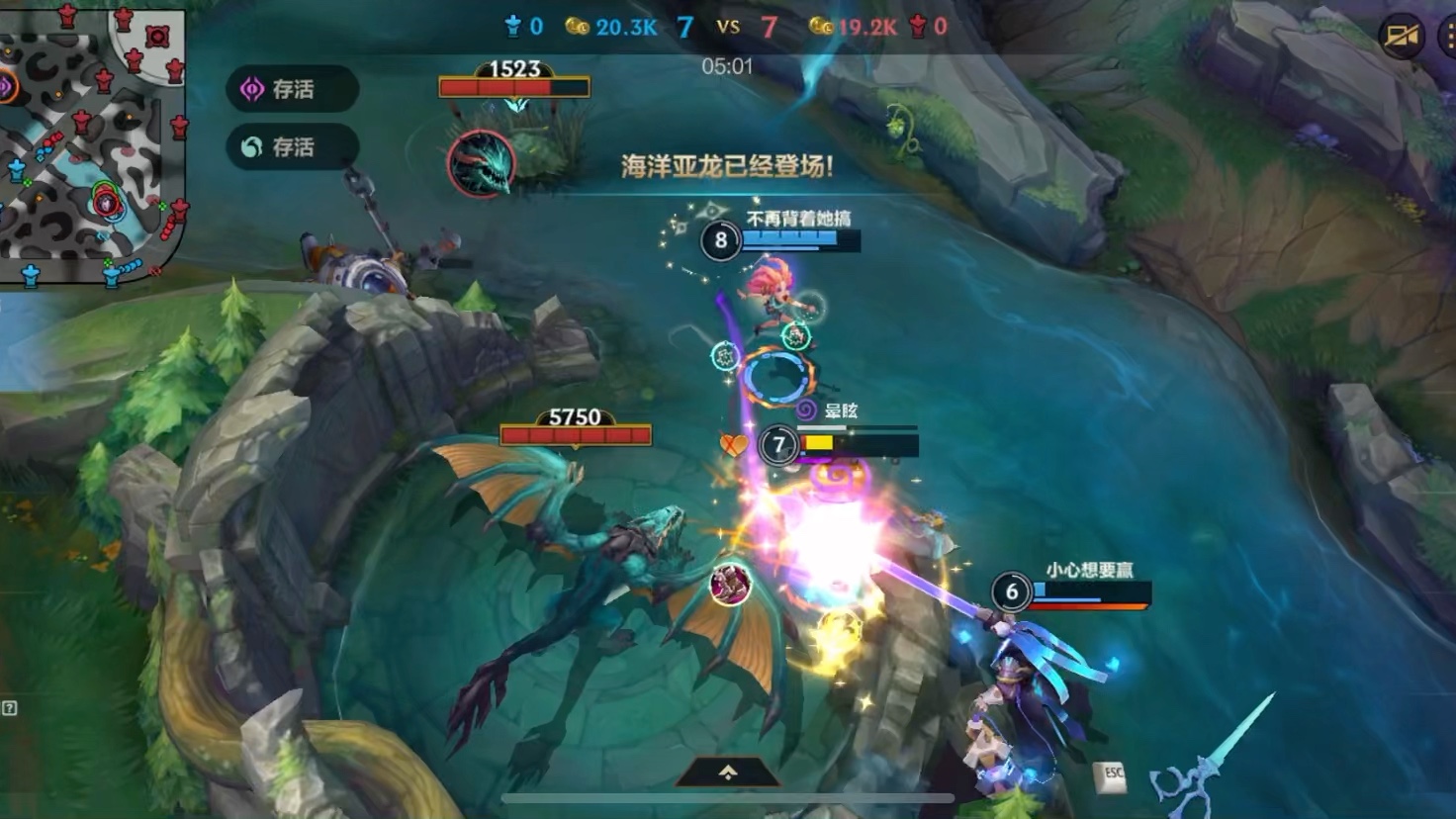Expand the bottom panel with the up arrow
Screen dimensions: 1456x819
coord(728,773)
